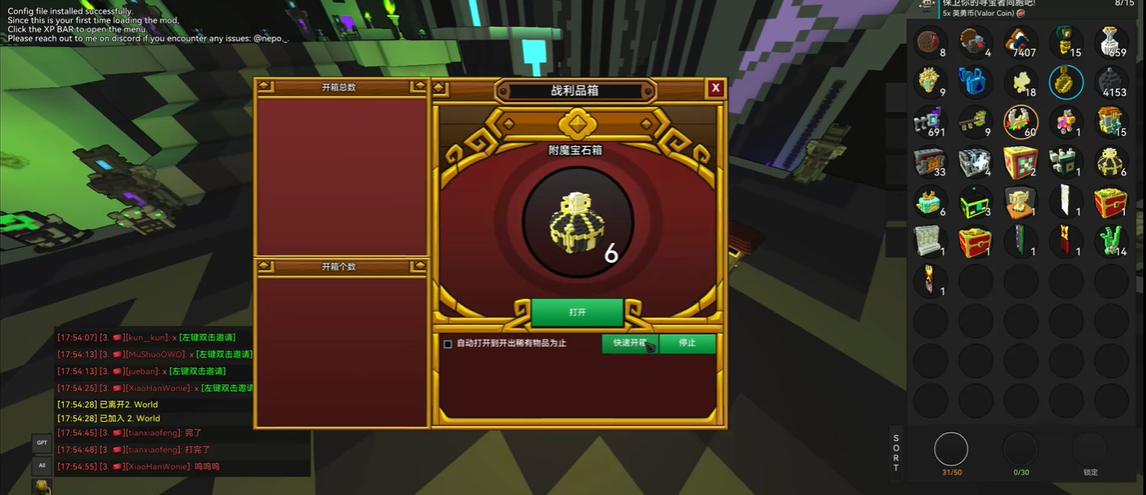Switch to the GPT chat tab
This screenshot has width=1146, height=495.
tap(42, 442)
